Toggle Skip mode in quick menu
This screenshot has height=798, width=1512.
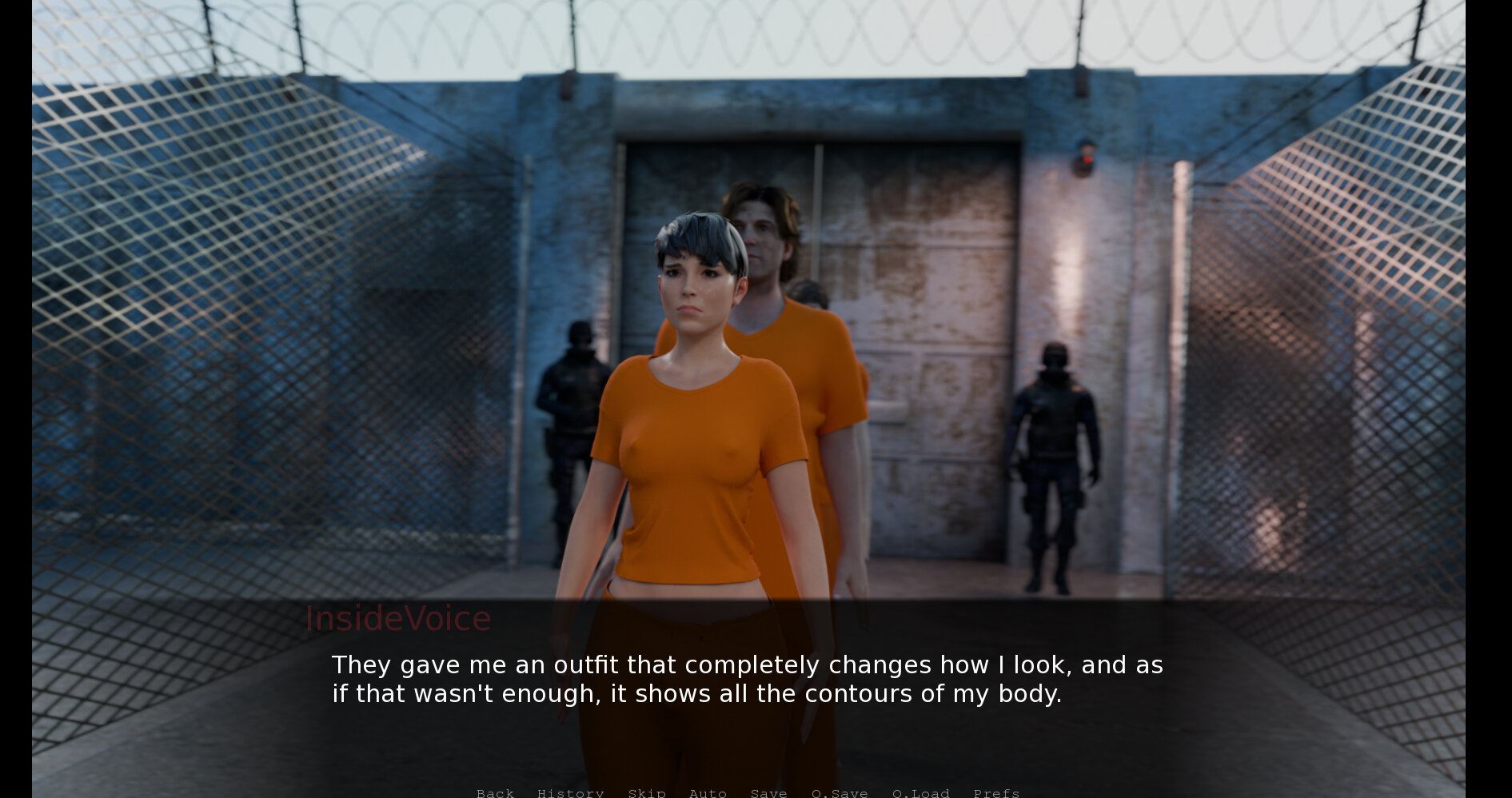[646, 792]
